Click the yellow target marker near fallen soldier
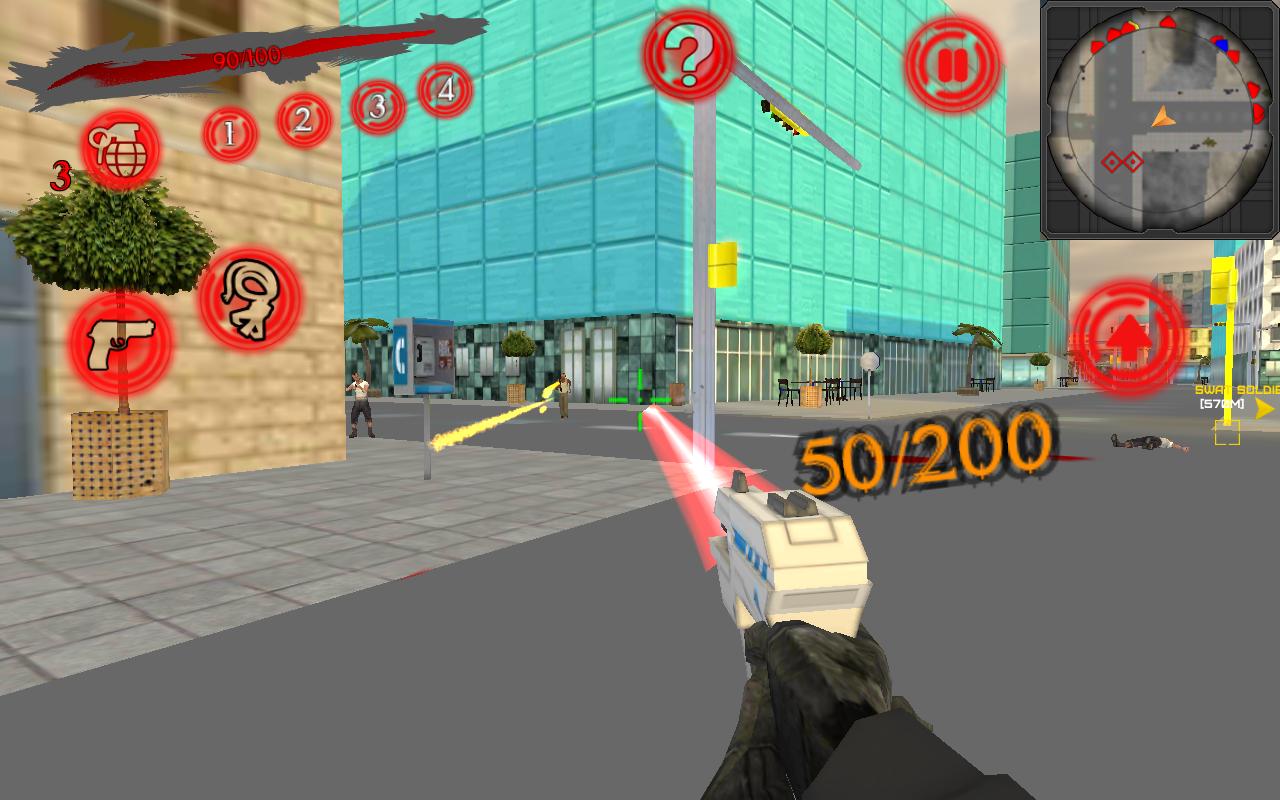1280x800 pixels. [x=1226, y=434]
